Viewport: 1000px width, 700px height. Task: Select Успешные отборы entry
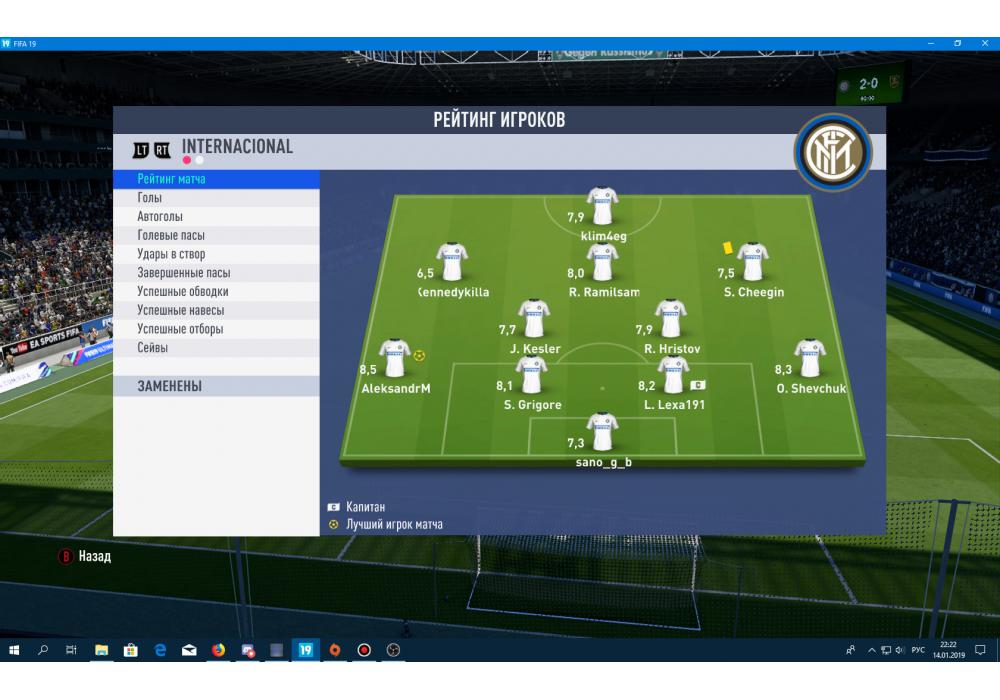coord(216,329)
